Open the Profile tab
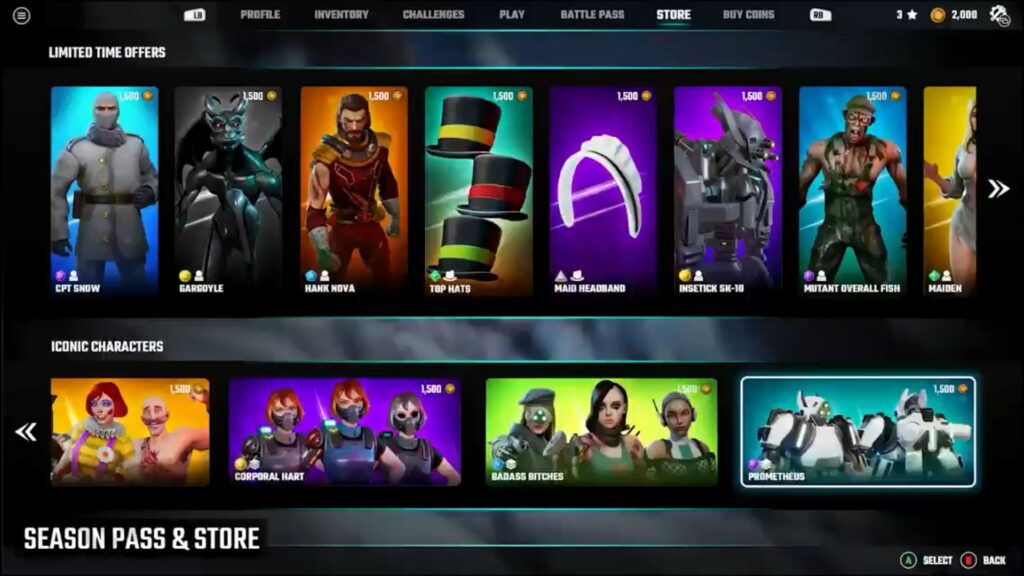1024x576 pixels. click(x=260, y=15)
